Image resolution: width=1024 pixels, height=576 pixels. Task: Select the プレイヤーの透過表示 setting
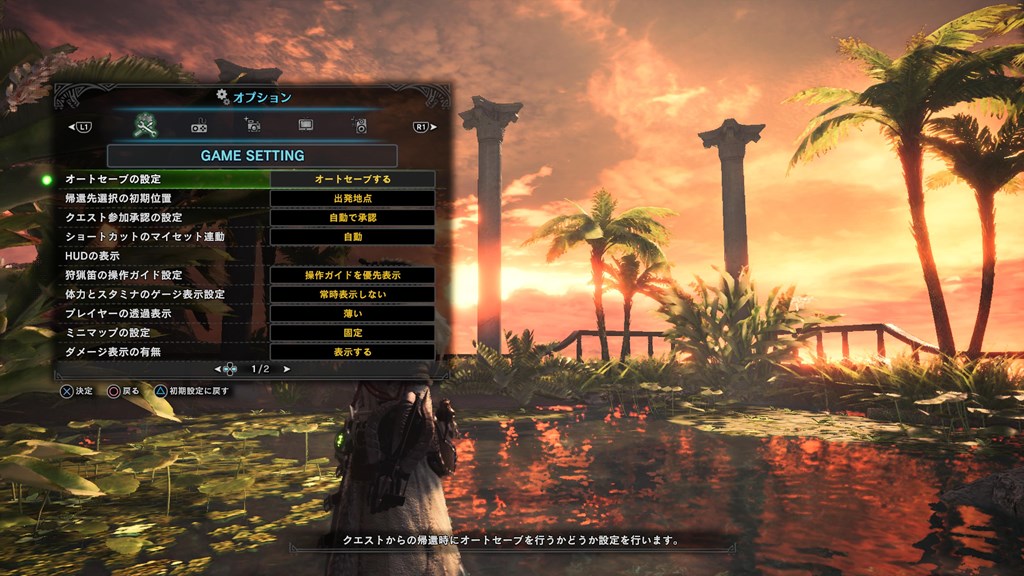click(x=160, y=313)
